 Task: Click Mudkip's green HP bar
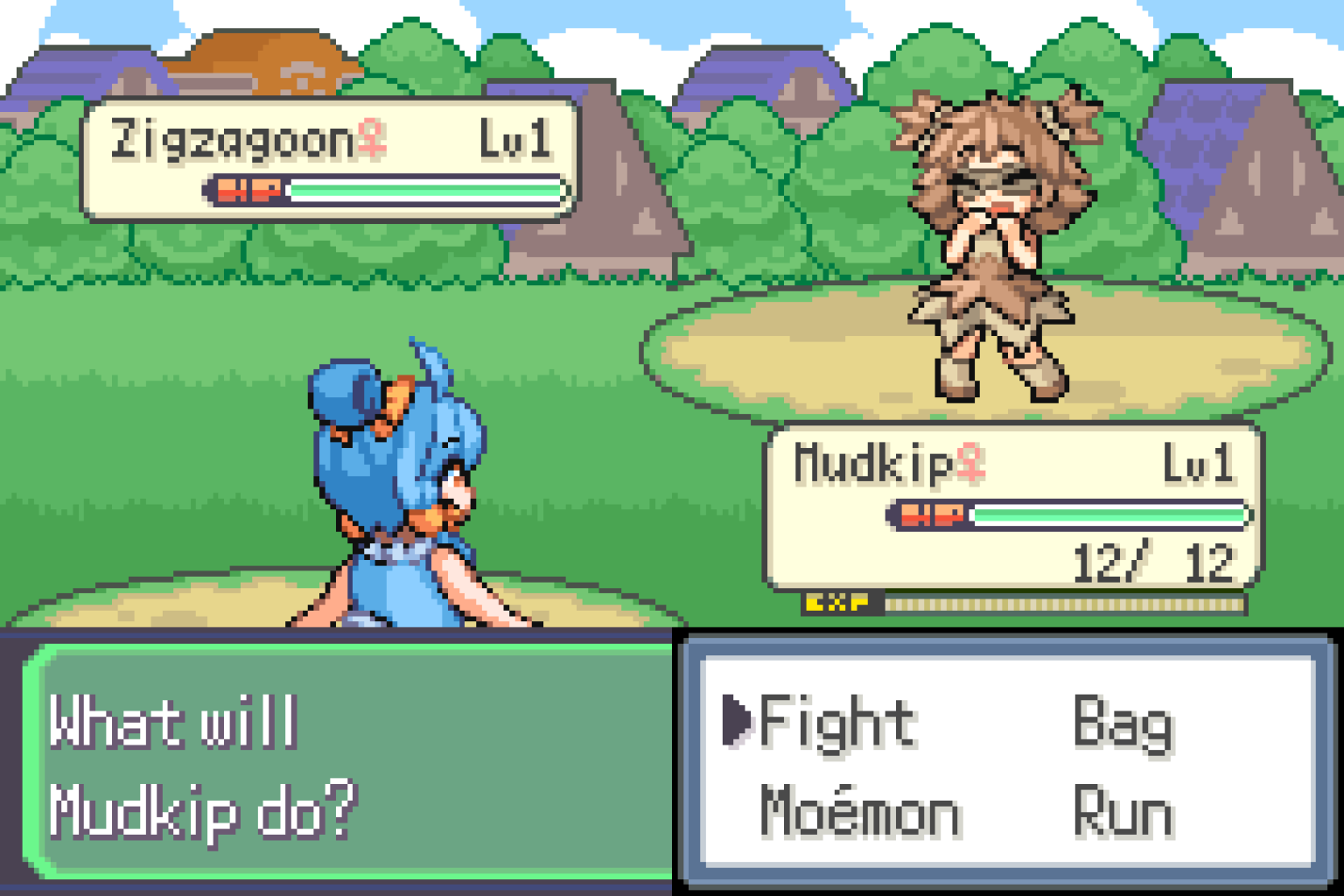coord(1111,516)
